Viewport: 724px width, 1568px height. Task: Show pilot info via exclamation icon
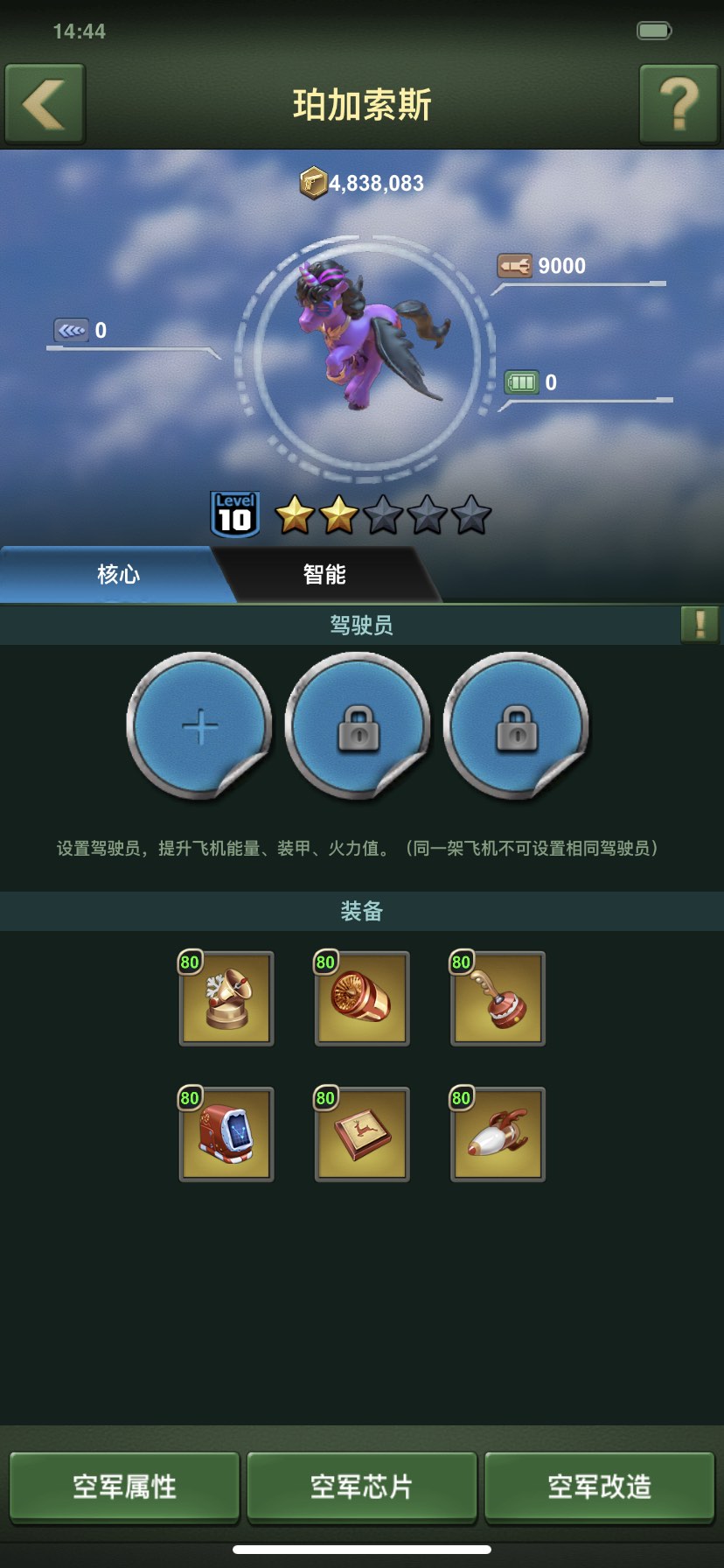click(700, 625)
